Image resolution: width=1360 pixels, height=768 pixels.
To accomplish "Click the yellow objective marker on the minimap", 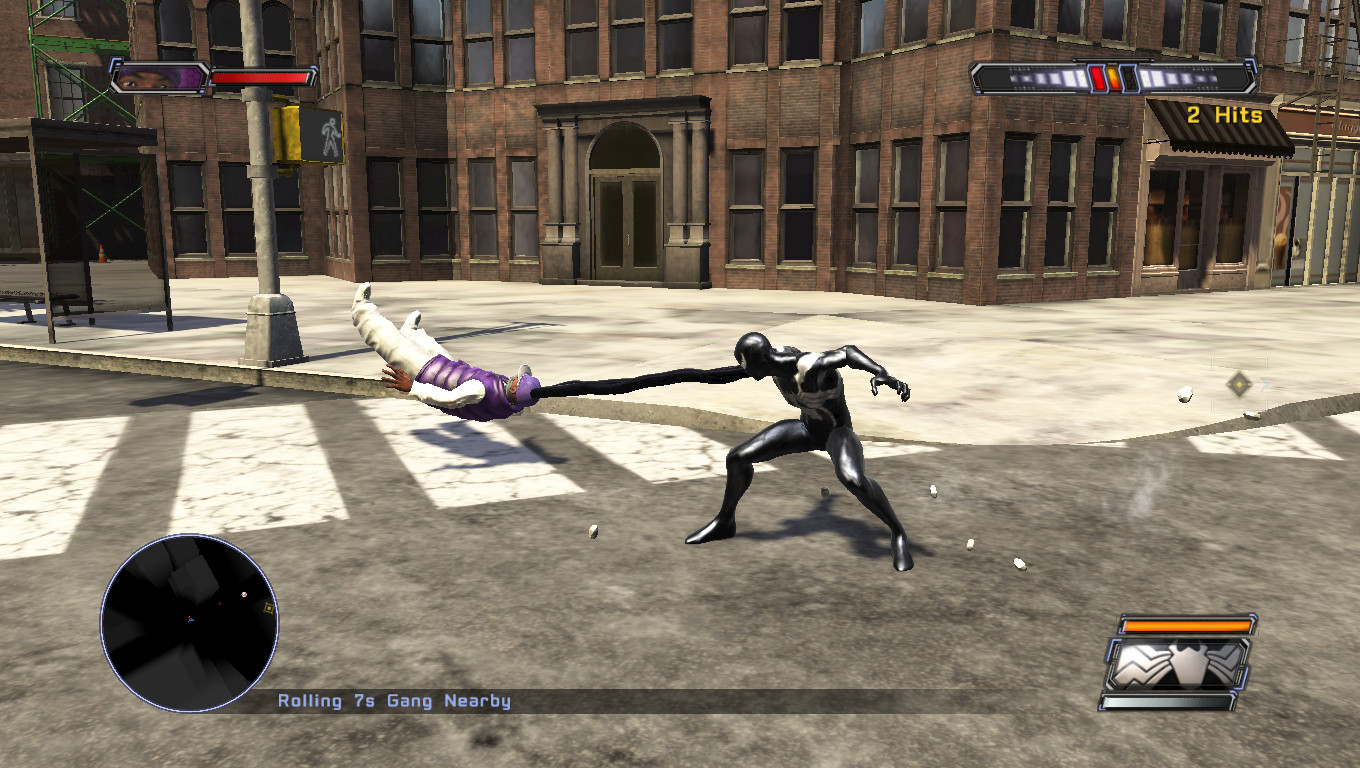I will 269,608.
